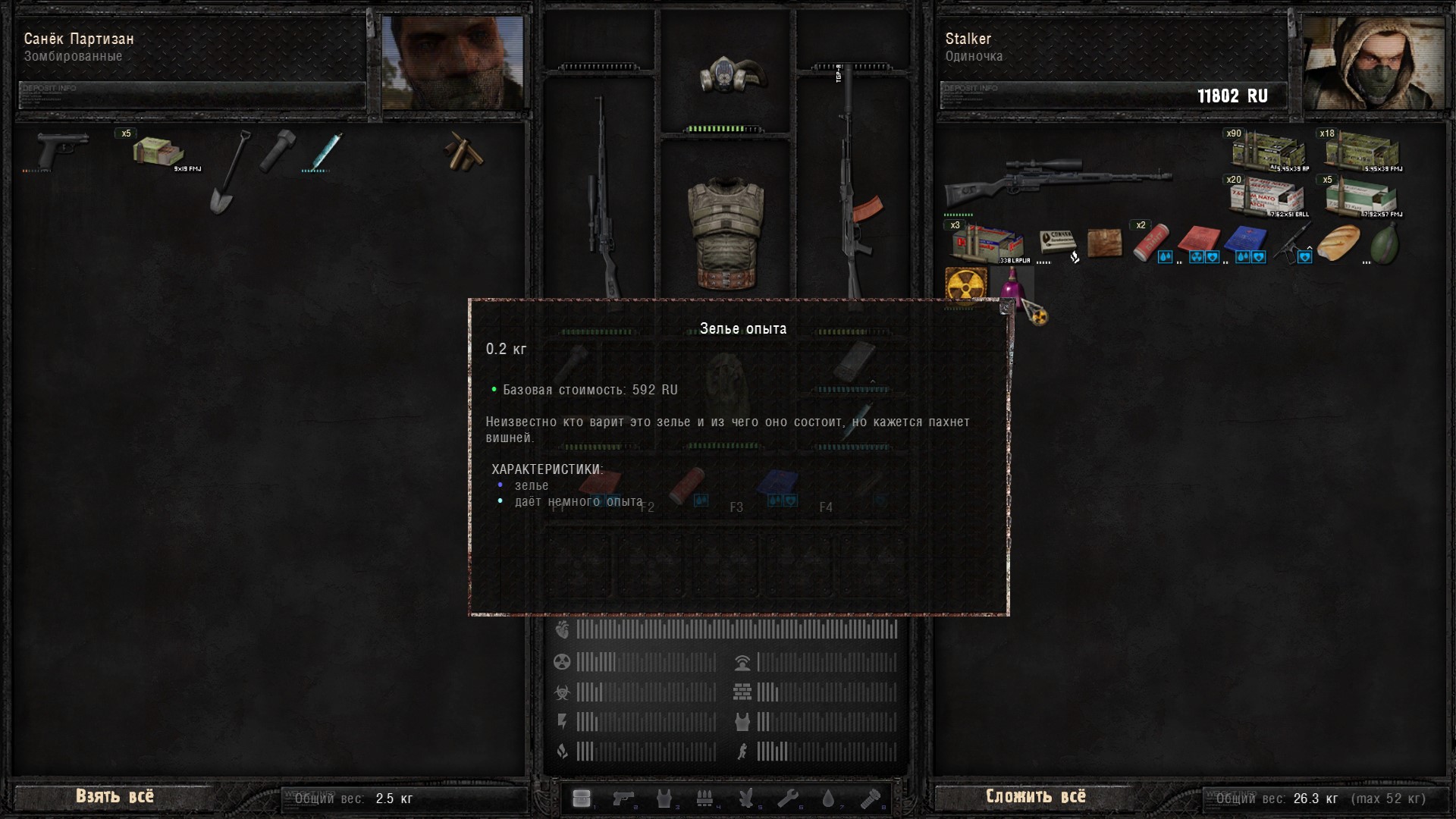
Task: Show the wrench tools filter category
Action: pyautogui.click(x=787, y=799)
